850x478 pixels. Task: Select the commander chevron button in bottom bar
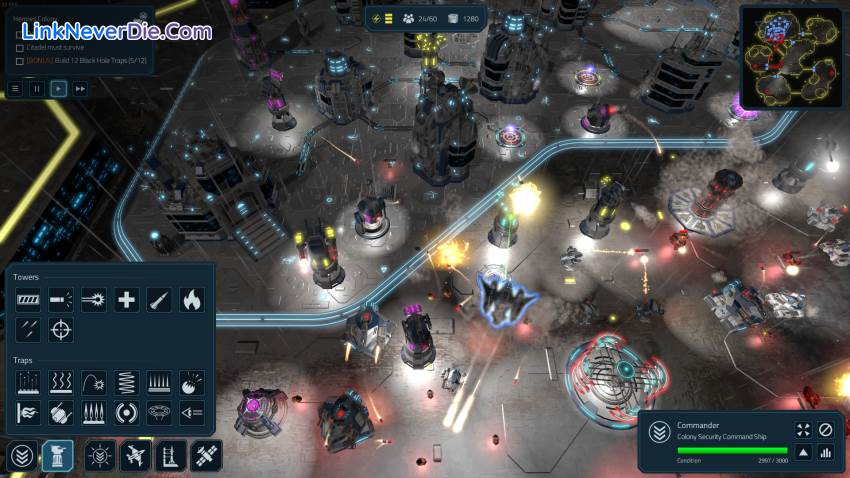21,456
